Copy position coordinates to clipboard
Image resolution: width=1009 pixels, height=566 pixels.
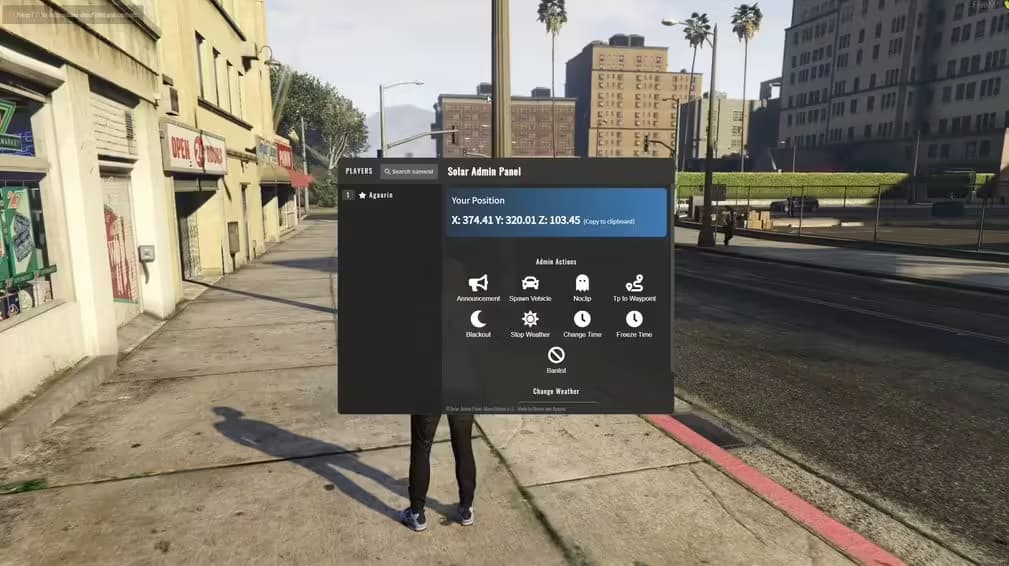tap(609, 221)
